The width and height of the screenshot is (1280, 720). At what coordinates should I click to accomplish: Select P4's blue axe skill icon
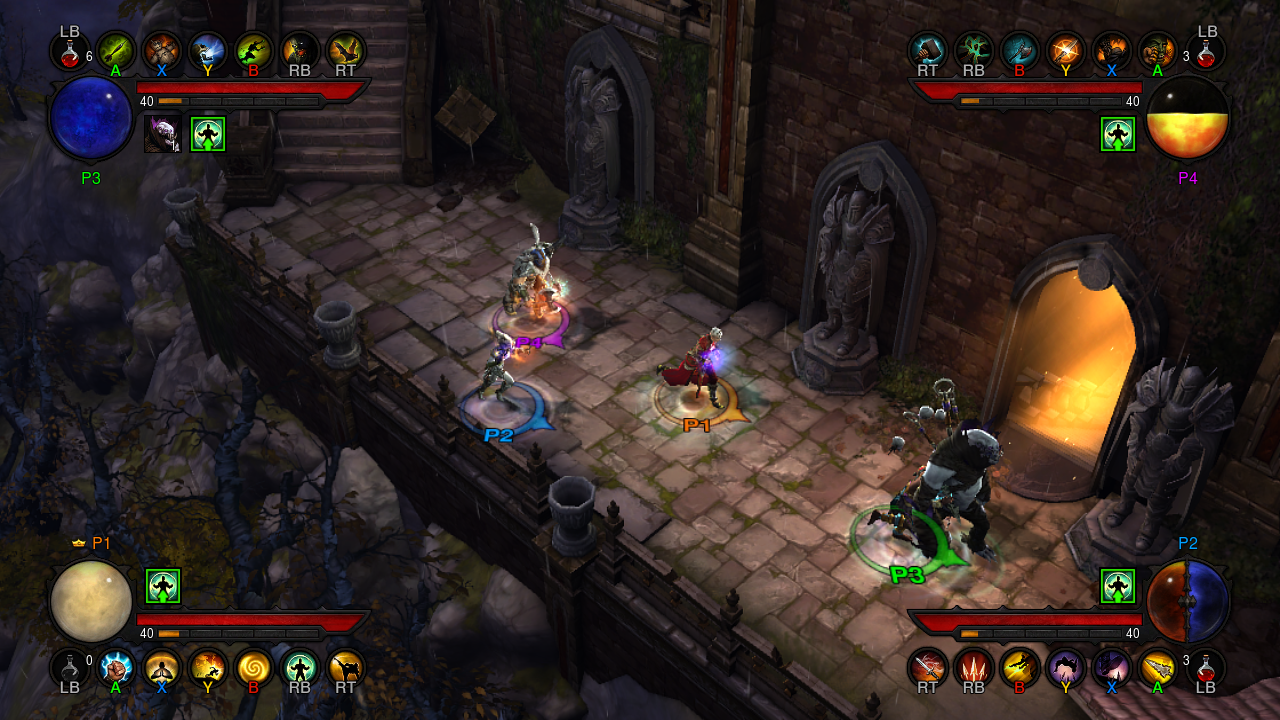click(1019, 50)
